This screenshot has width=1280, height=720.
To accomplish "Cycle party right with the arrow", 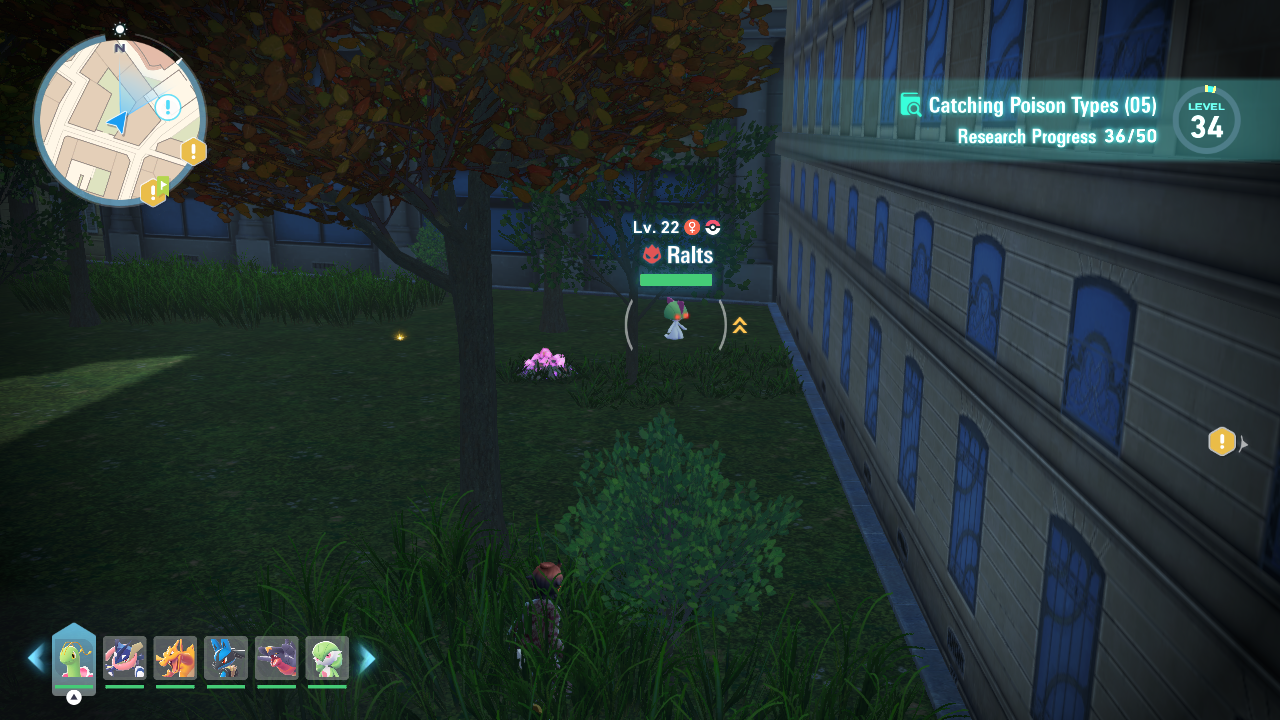I will click(367, 658).
